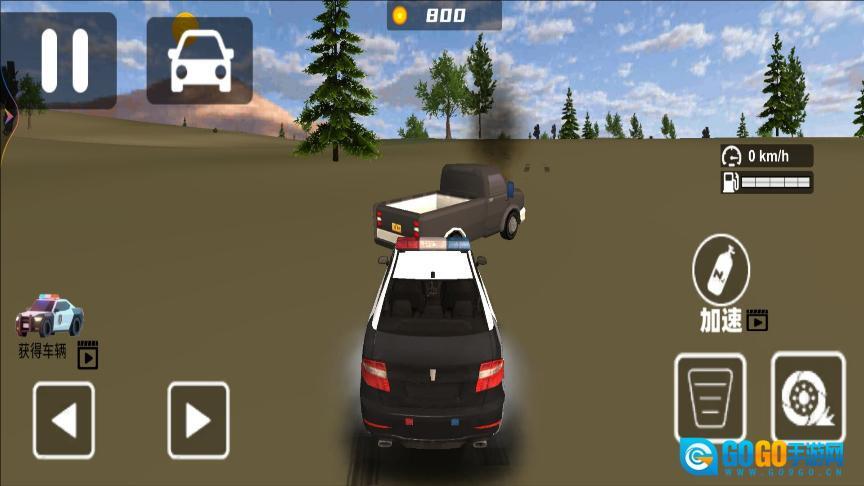Pause the game
The width and height of the screenshot is (864, 486).
click(x=64, y=60)
